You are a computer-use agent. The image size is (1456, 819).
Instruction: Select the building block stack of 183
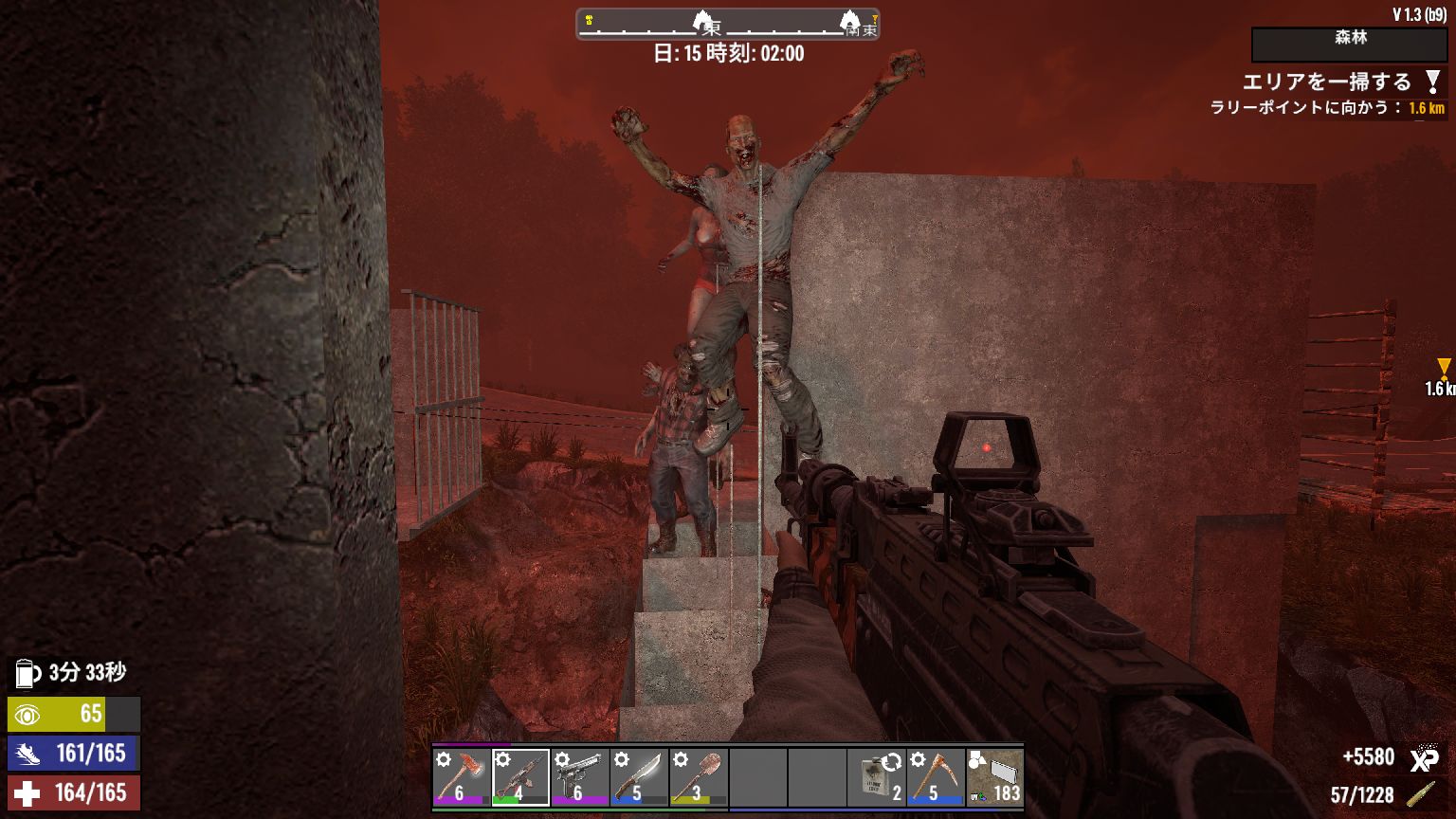994,777
